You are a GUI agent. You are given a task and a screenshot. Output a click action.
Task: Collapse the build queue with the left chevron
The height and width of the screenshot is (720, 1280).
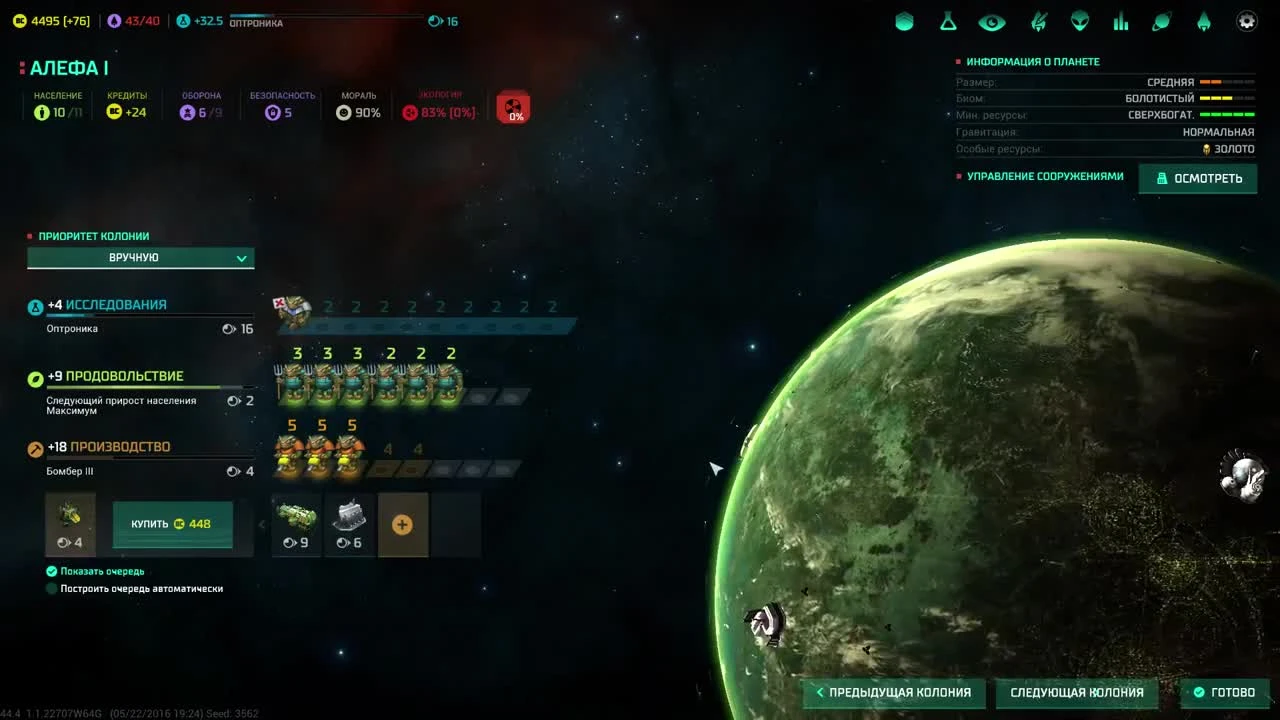click(262, 523)
